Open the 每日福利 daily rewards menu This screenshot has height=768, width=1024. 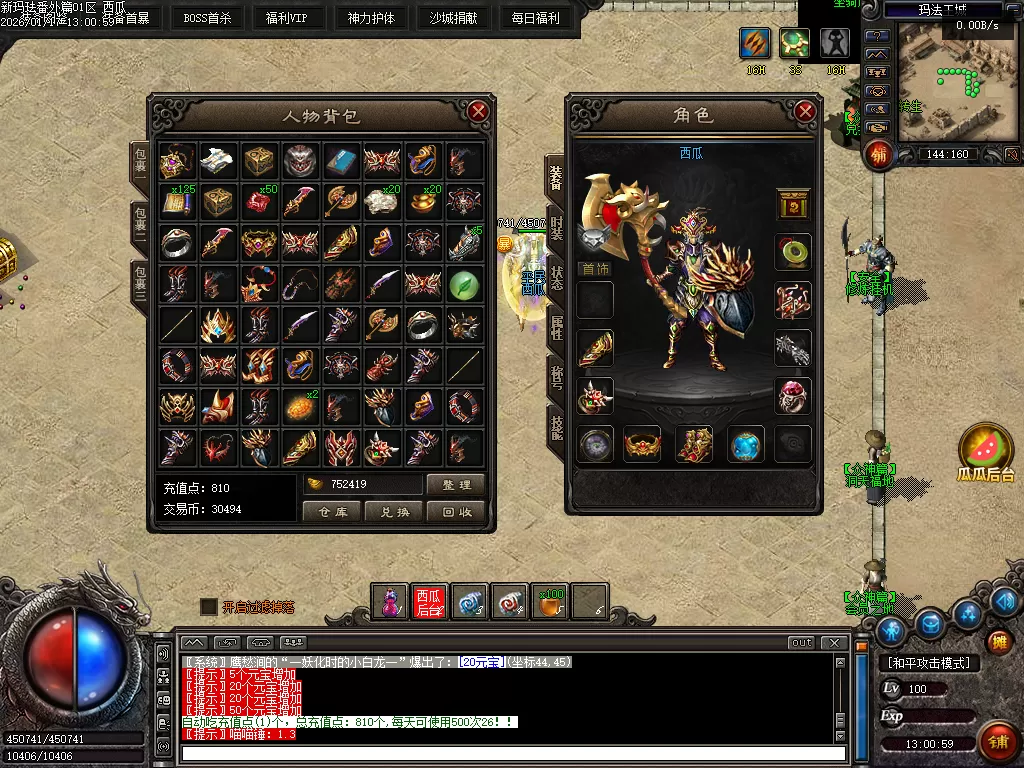[535, 17]
